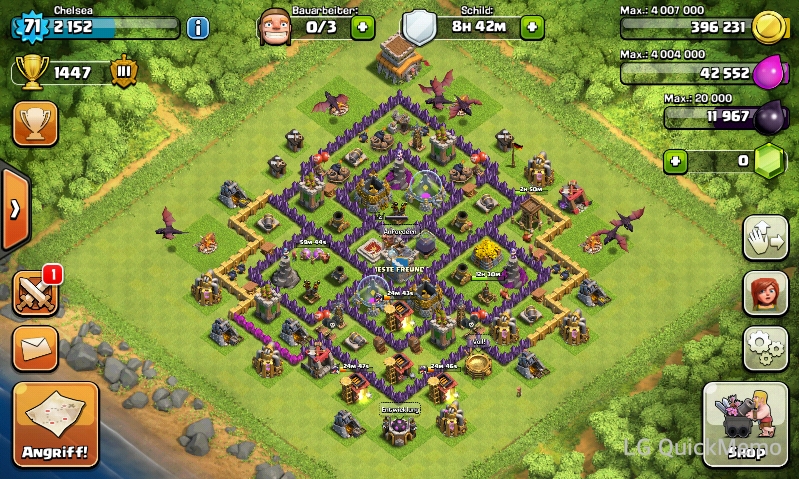Tap the plus next to Bauarbeiter count
This screenshot has width=799, height=479.
(363, 27)
